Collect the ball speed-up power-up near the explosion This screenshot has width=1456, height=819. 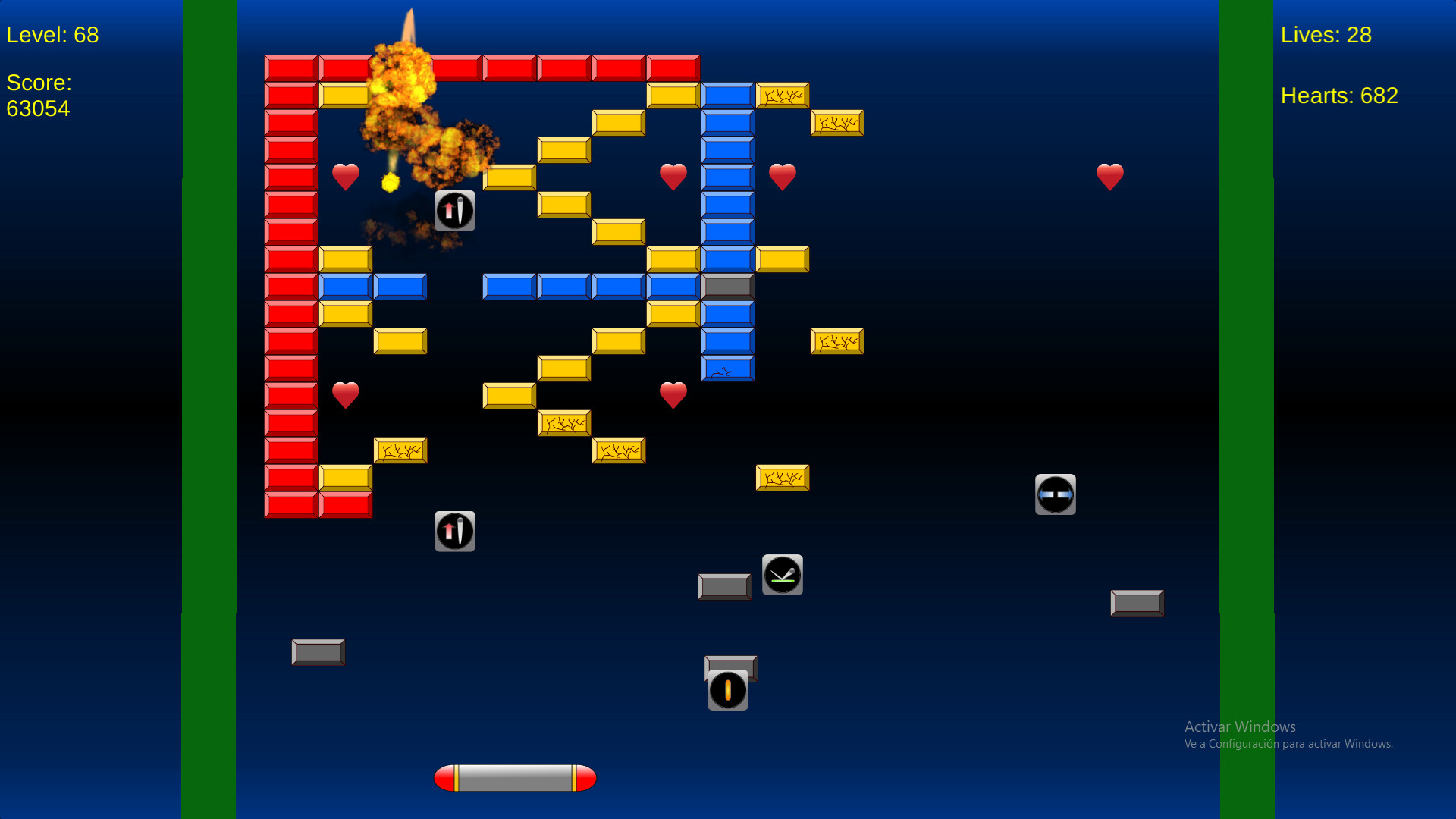pos(455,211)
